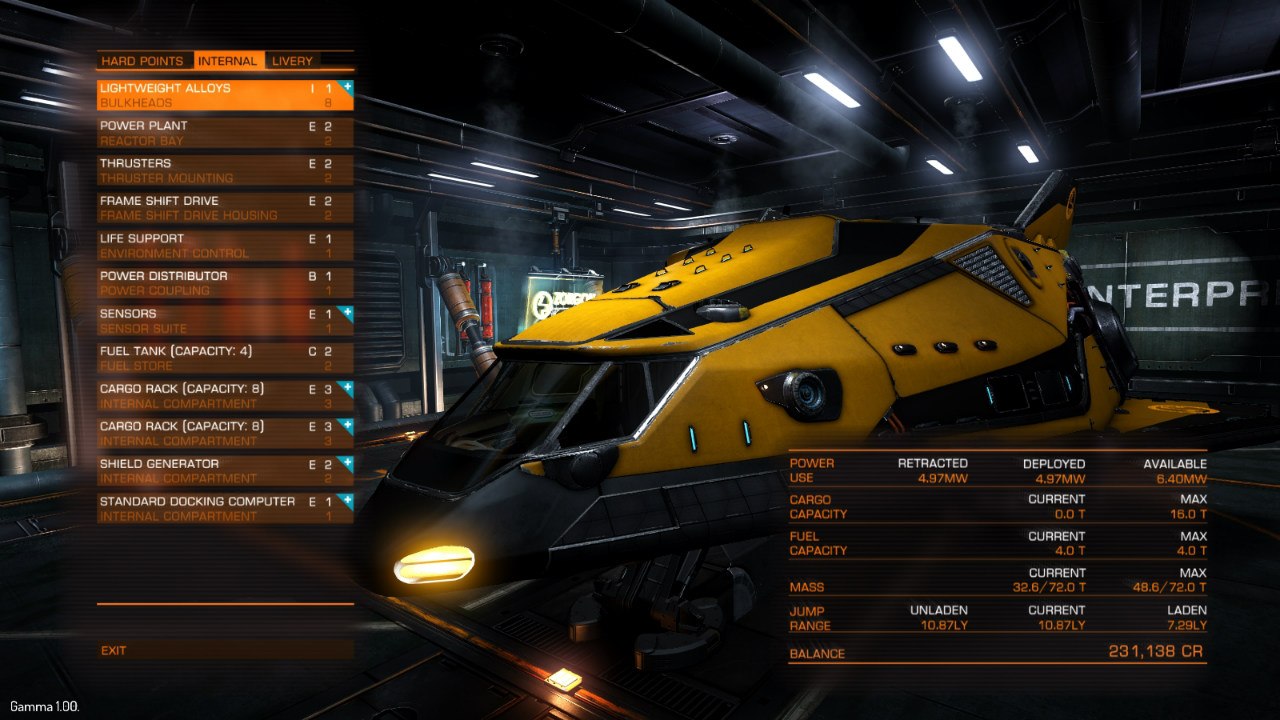Exit the outfitting menu

pos(114,651)
